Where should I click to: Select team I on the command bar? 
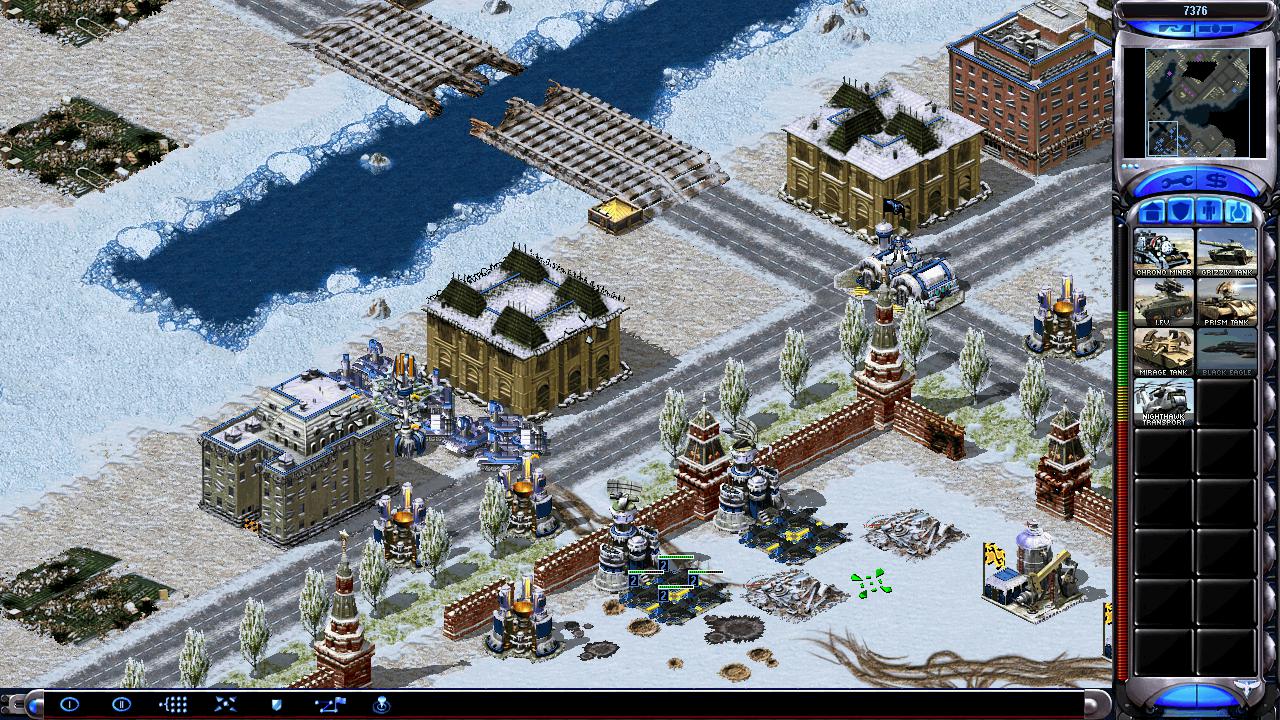[x=69, y=704]
